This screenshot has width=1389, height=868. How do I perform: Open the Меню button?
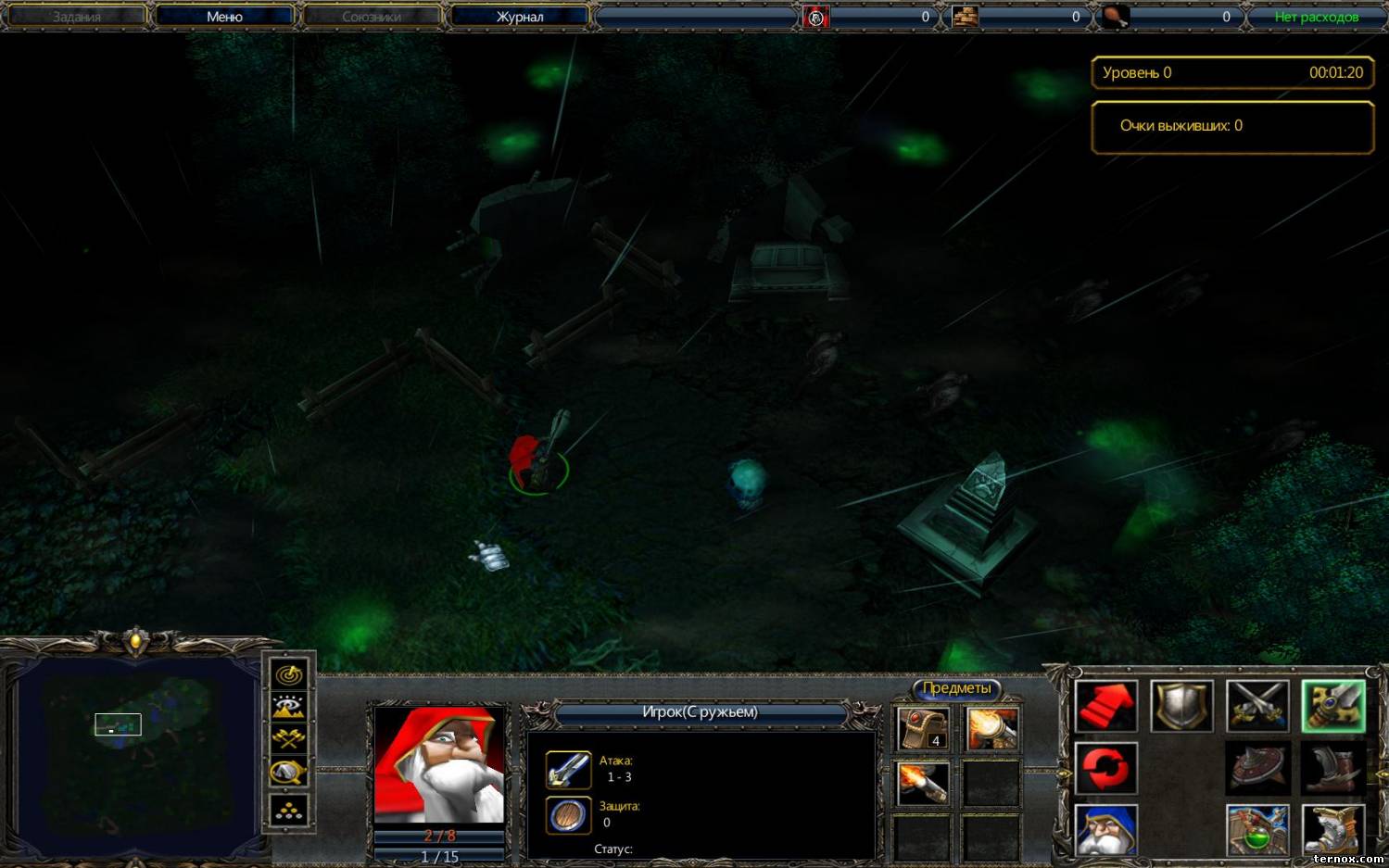pos(224,17)
